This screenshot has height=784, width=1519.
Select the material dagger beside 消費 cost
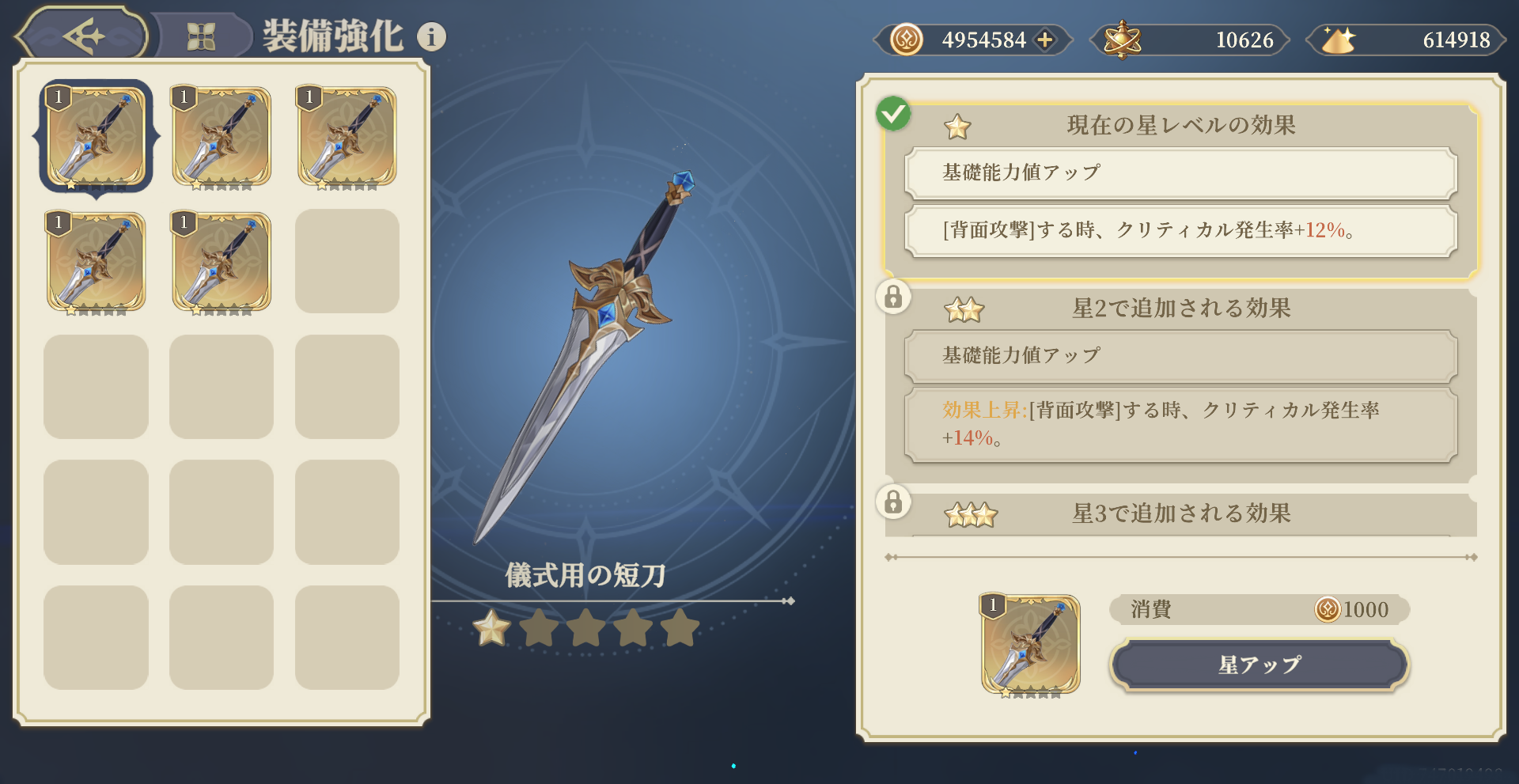[x=1030, y=645]
